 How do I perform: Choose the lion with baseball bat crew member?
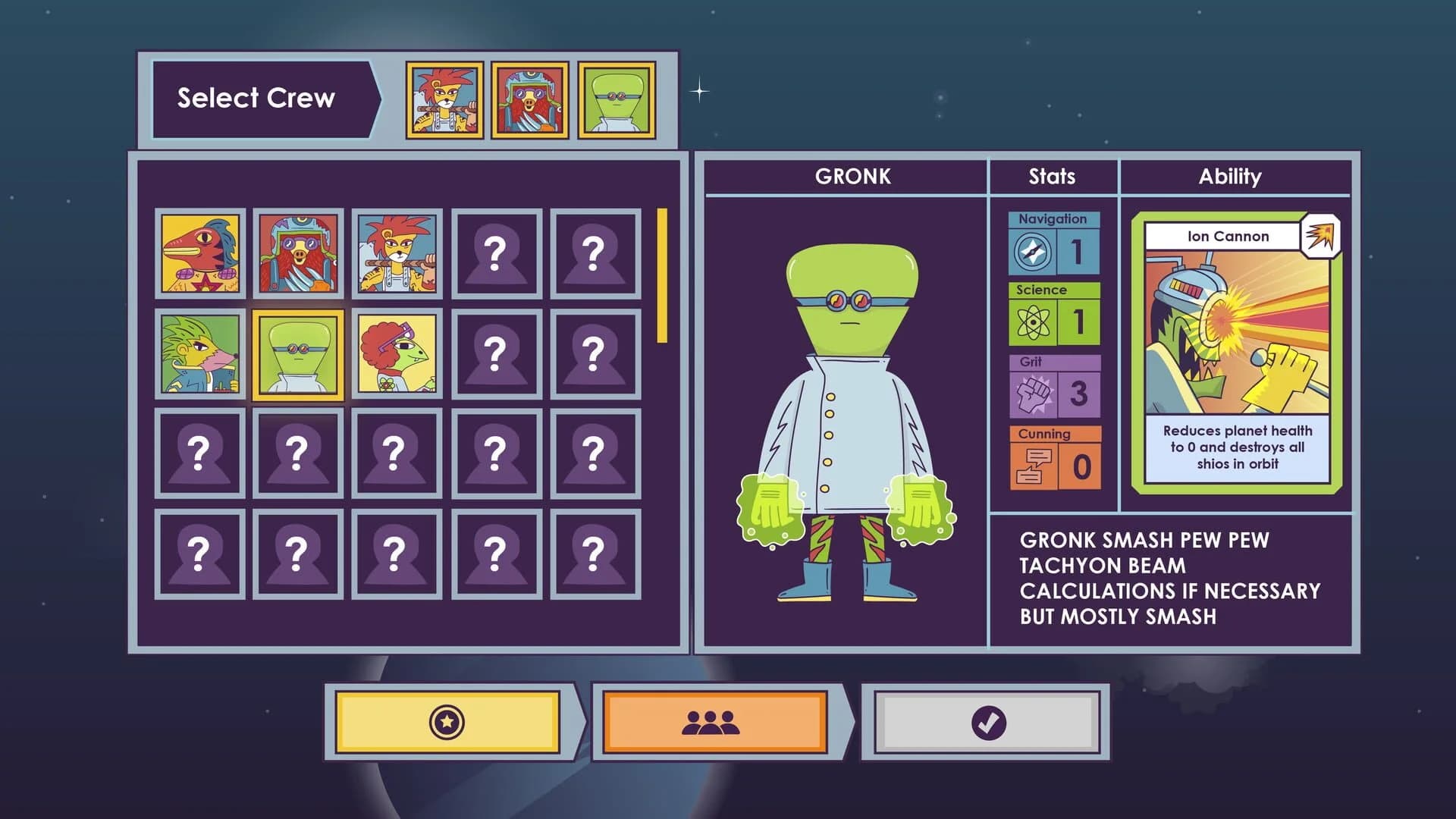click(397, 253)
